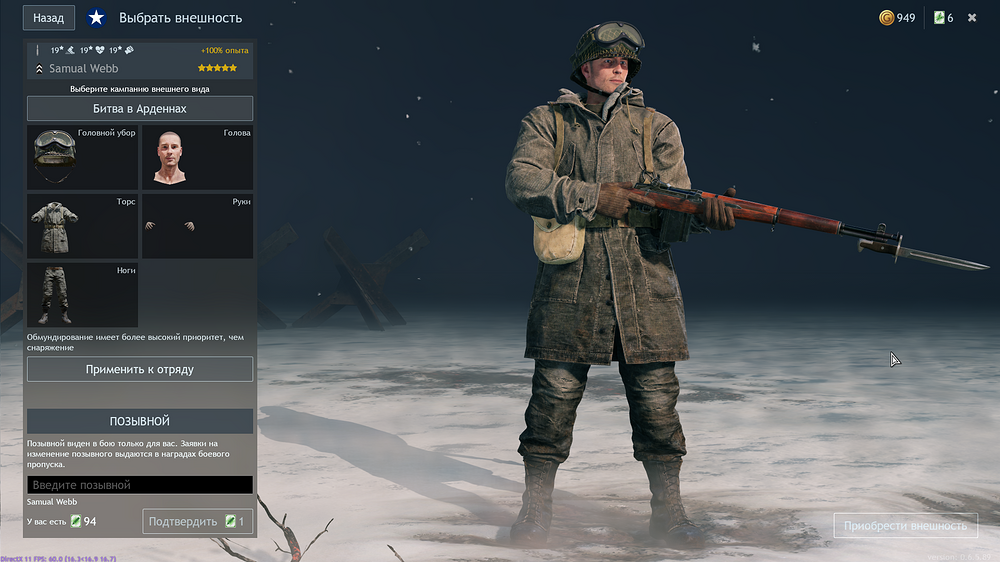The height and width of the screenshot is (562, 1000).
Task: Select the Головной убор helmet slot
Action: [x=82, y=157]
